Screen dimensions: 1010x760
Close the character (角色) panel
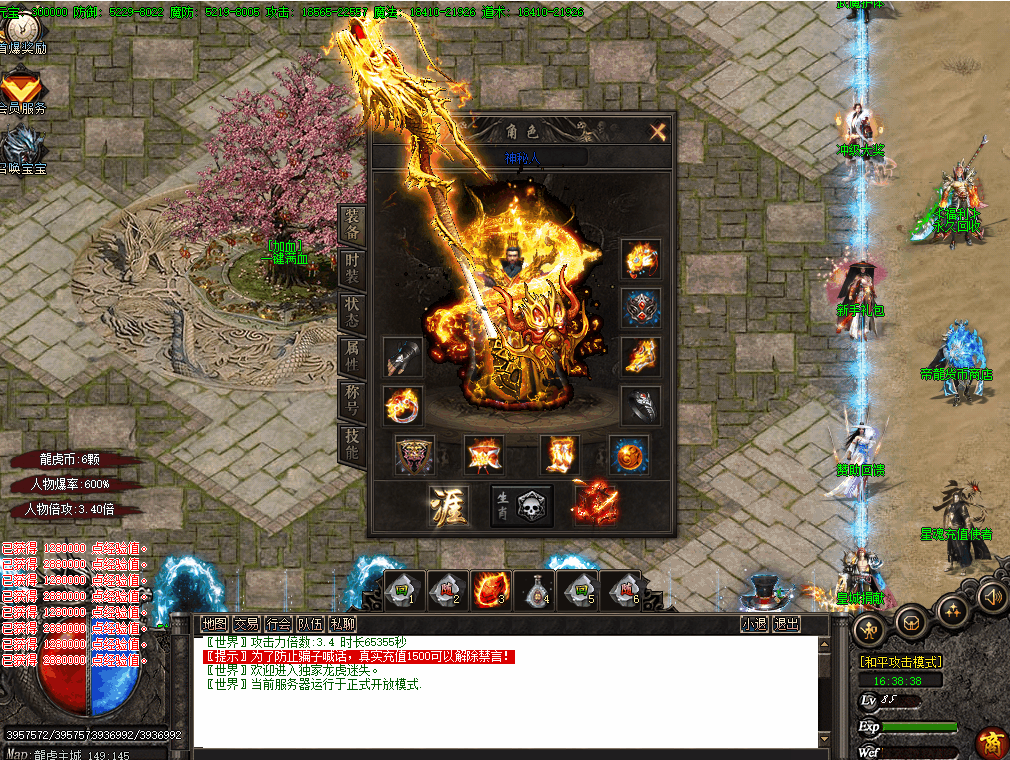tap(657, 131)
